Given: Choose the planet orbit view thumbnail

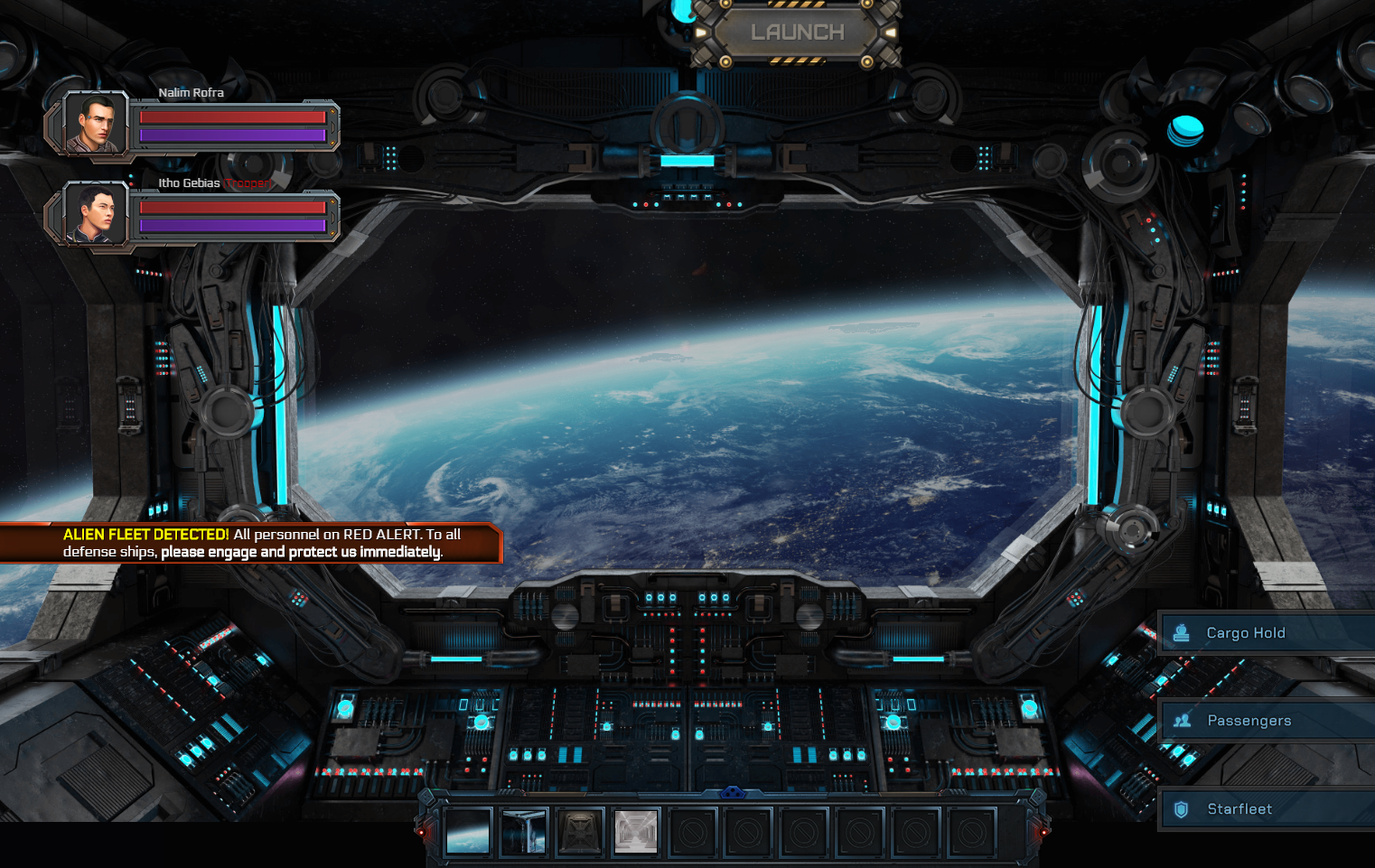Looking at the screenshot, I should 468,831.
